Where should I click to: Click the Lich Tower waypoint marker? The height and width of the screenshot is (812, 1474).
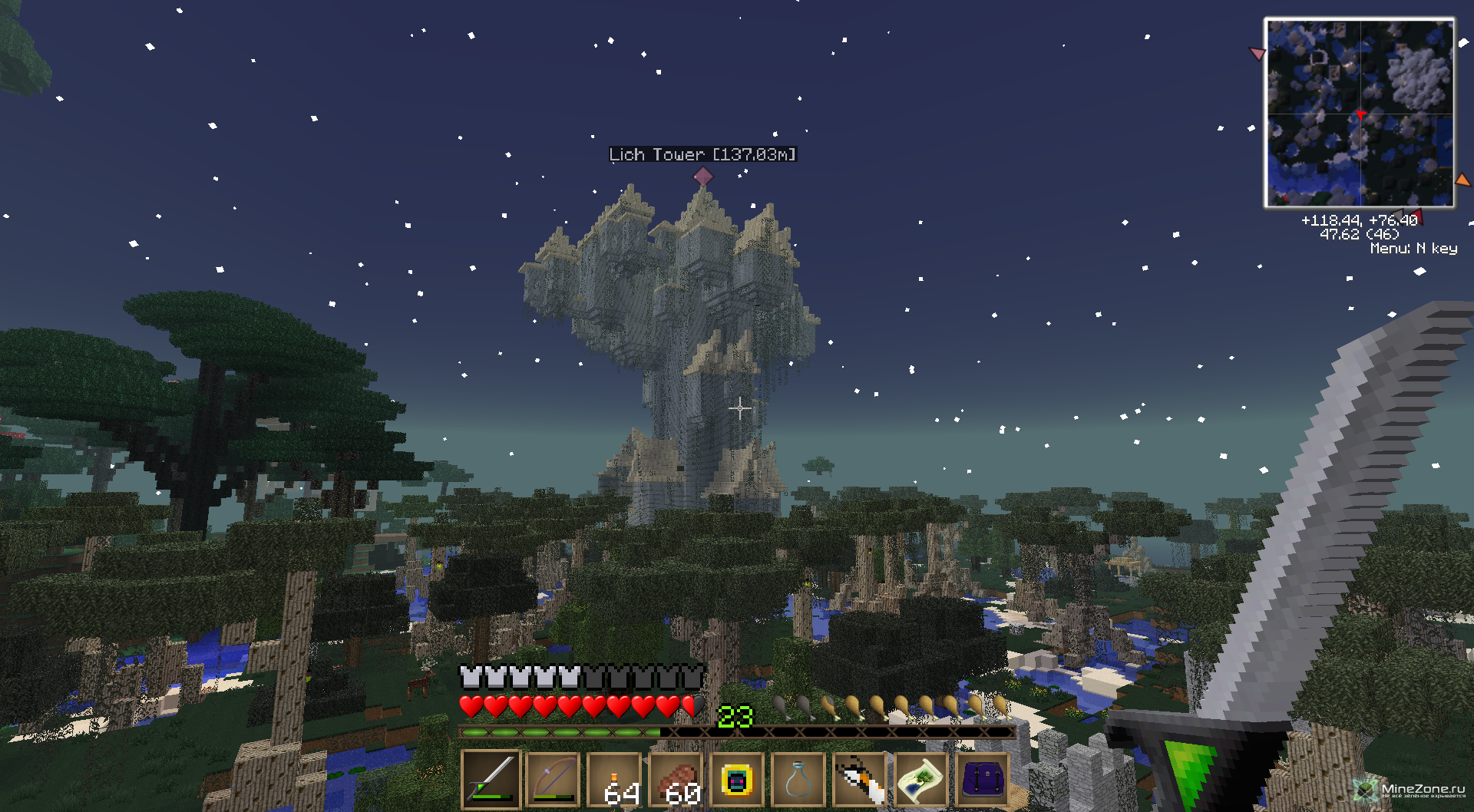[x=702, y=176]
